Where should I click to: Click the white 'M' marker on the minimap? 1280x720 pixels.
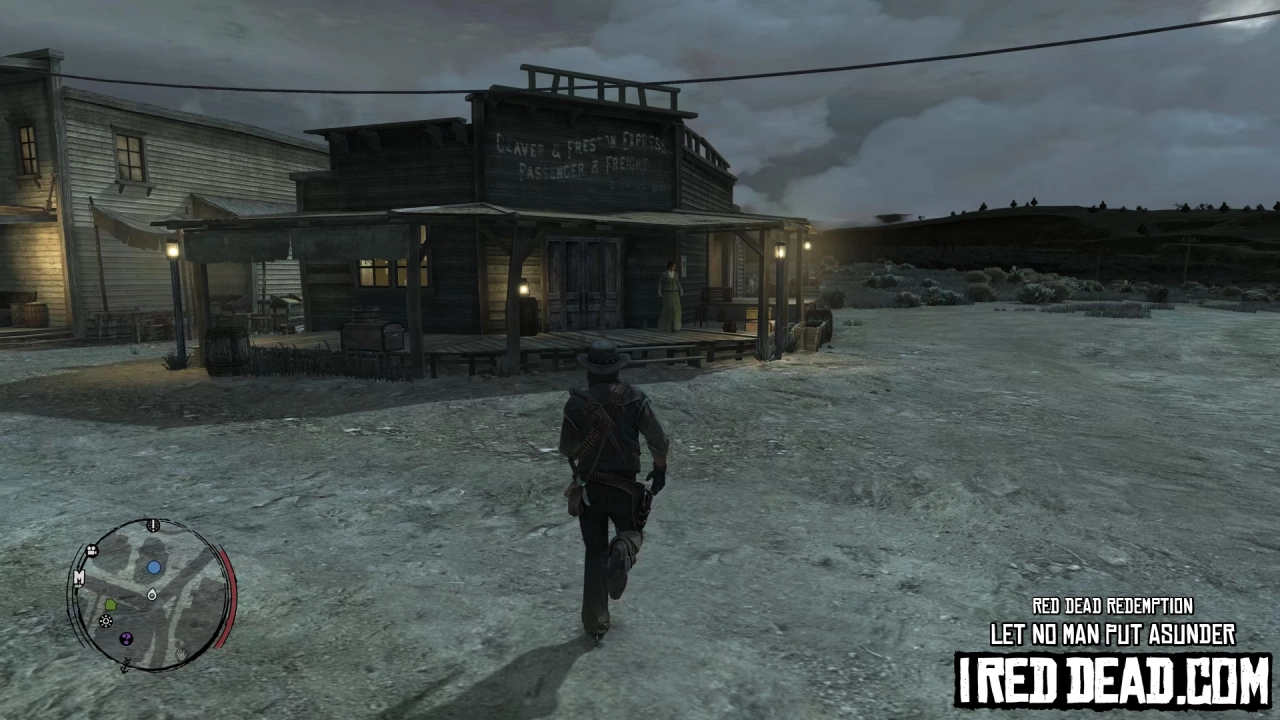pos(79,577)
